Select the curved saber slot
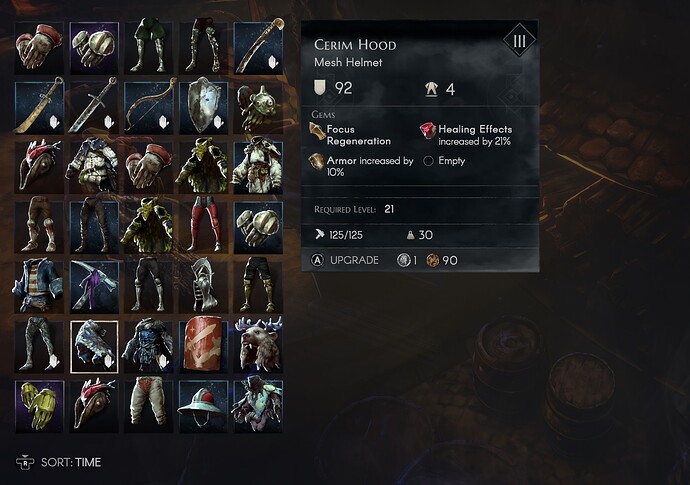This screenshot has height=485, width=690. 40,105
